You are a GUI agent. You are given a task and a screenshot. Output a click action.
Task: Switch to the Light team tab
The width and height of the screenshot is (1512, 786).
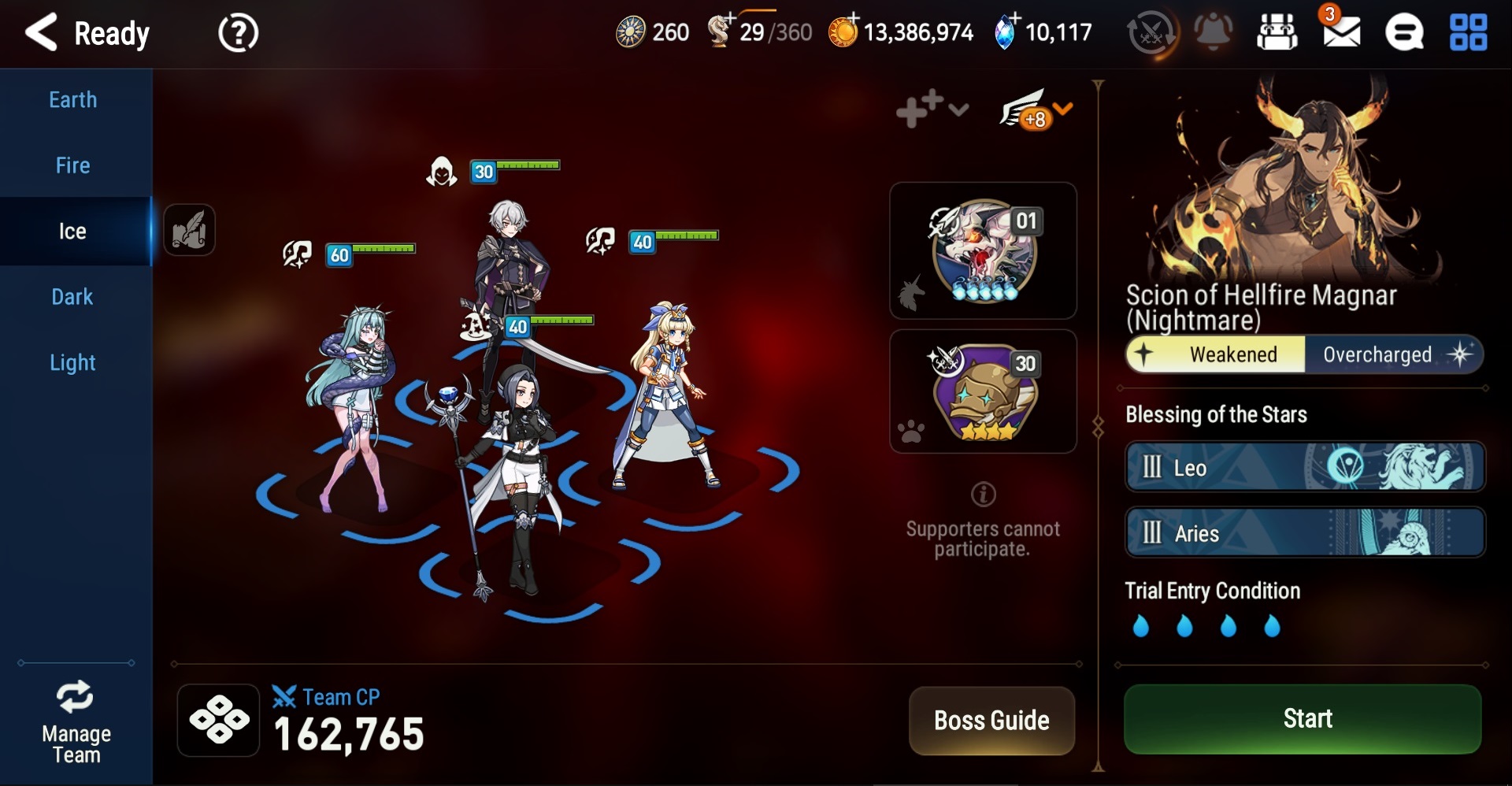(x=73, y=362)
